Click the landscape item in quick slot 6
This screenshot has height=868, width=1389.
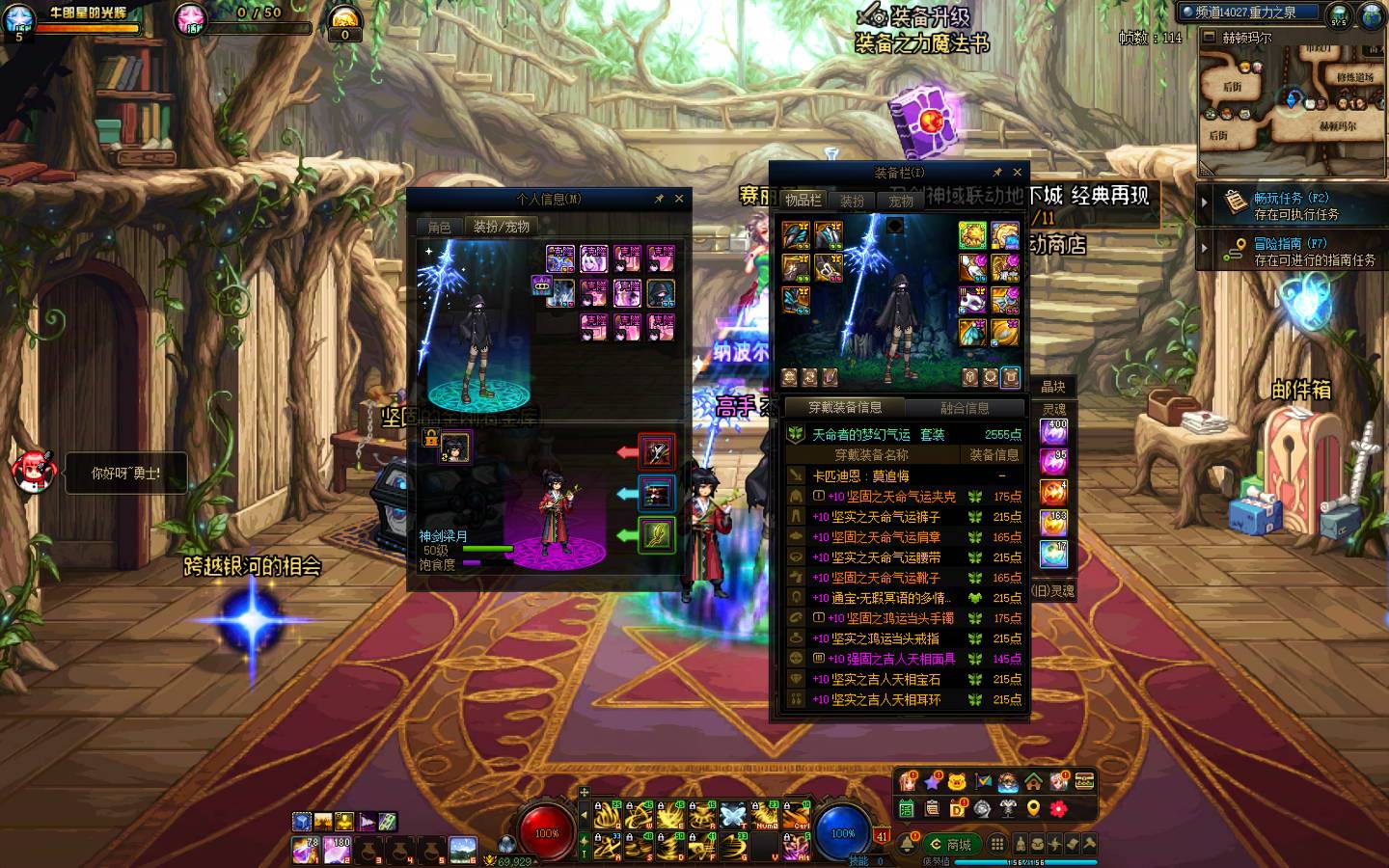pyautogui.click(x=463, y=850)
